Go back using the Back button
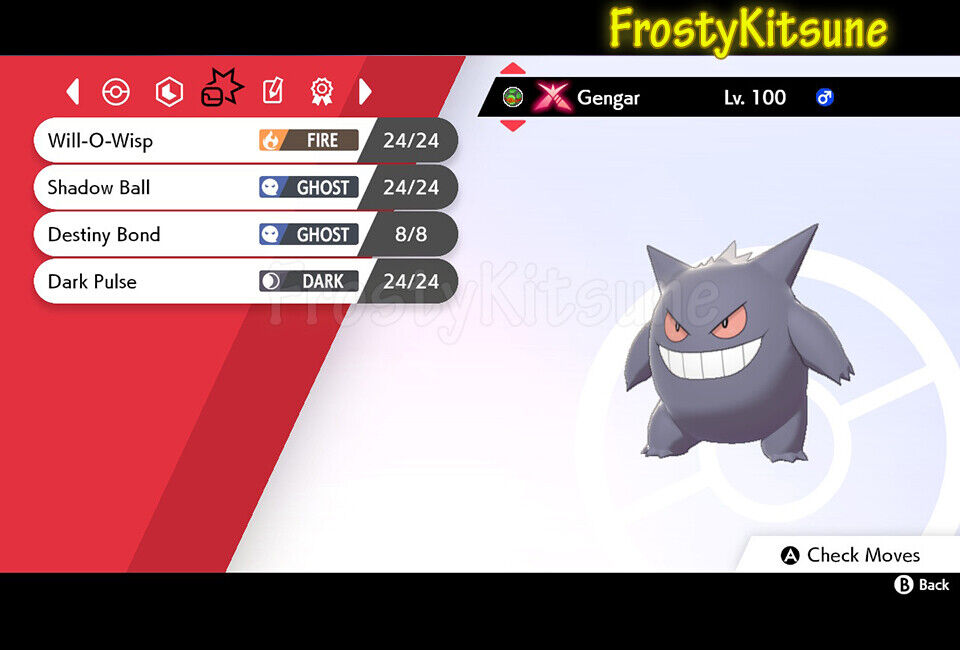The width and height of the screenshot is (960, 650). tap(922, 585)
